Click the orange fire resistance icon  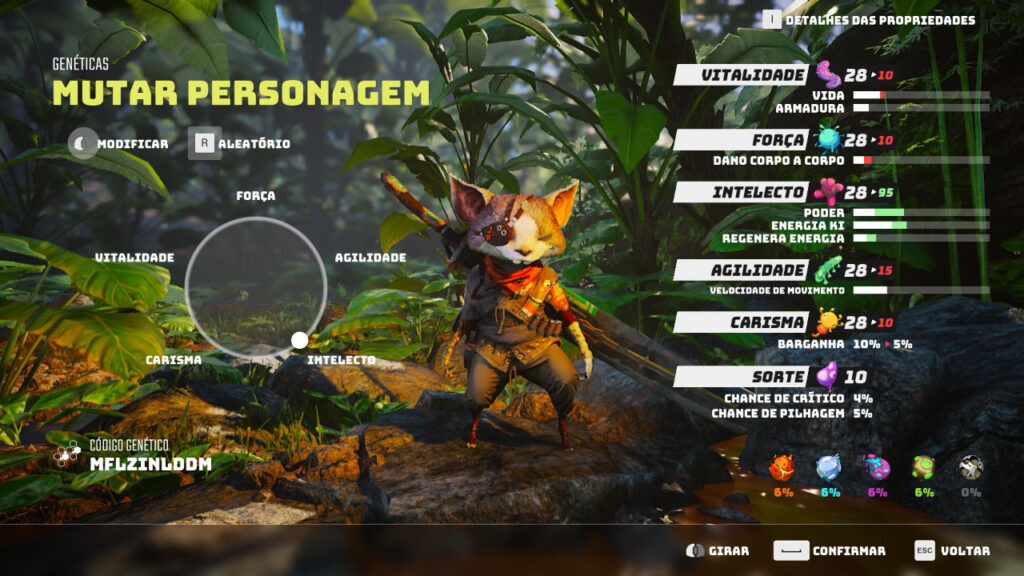pyautogui.click(x=782, y=467)
